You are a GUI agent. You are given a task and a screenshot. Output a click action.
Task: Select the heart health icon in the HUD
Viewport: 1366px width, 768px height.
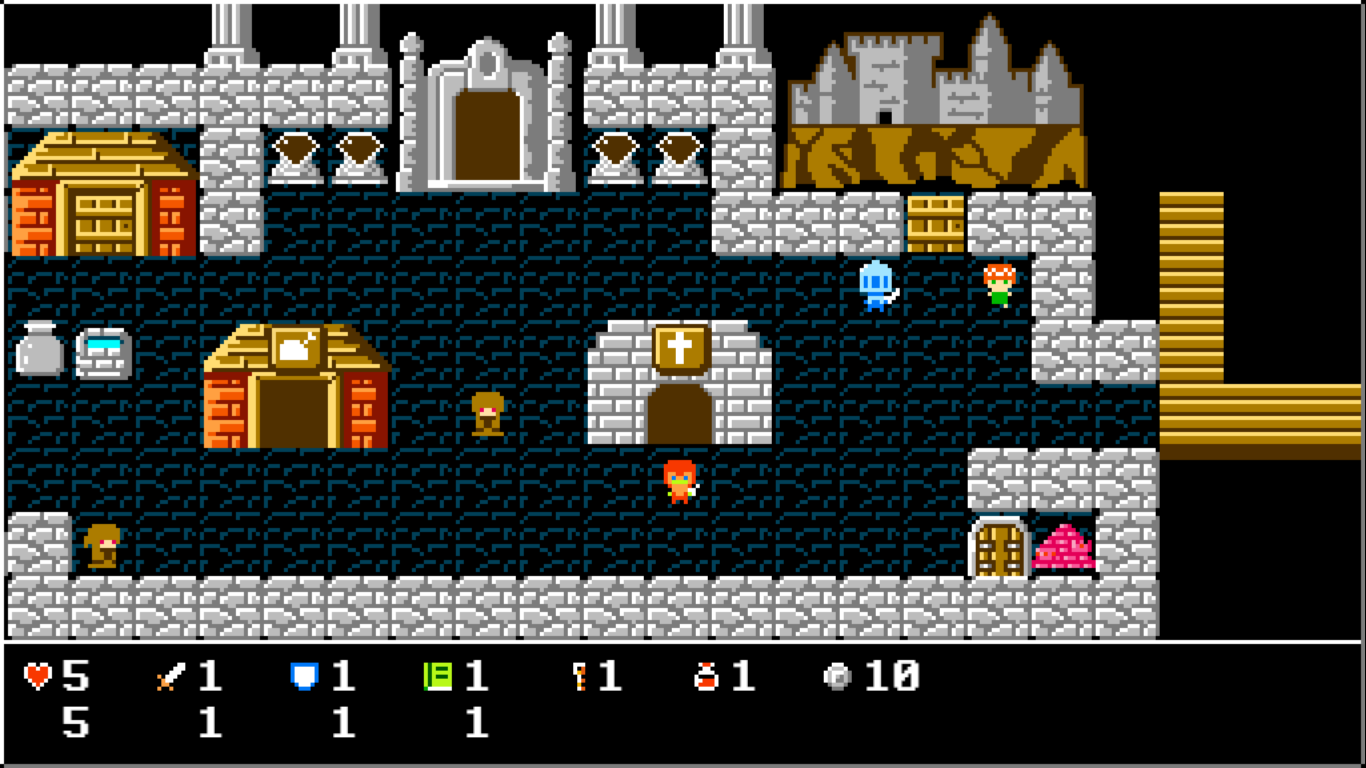pos(36,676)
